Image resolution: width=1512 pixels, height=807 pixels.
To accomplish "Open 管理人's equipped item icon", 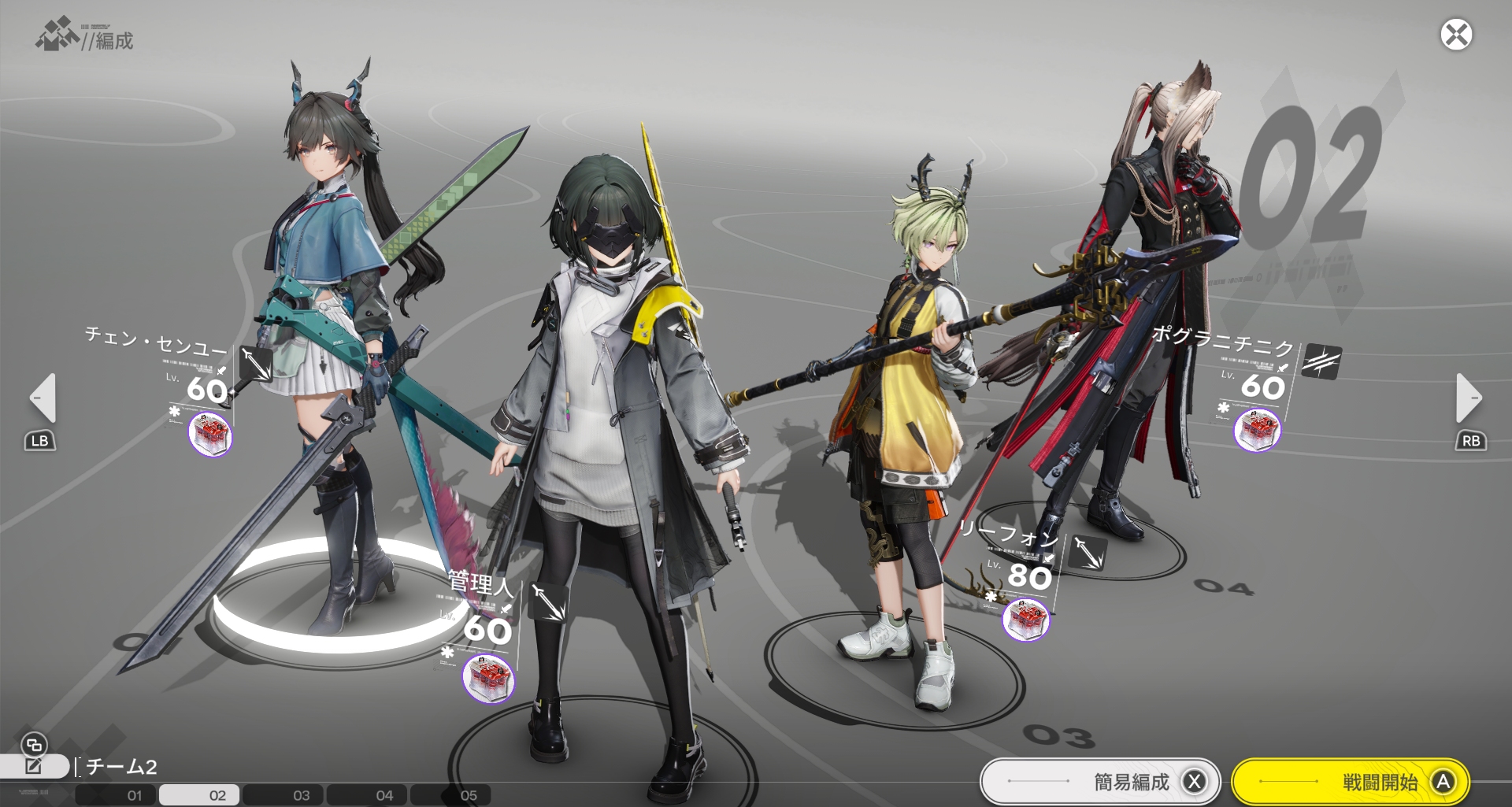I will [488, 678].
